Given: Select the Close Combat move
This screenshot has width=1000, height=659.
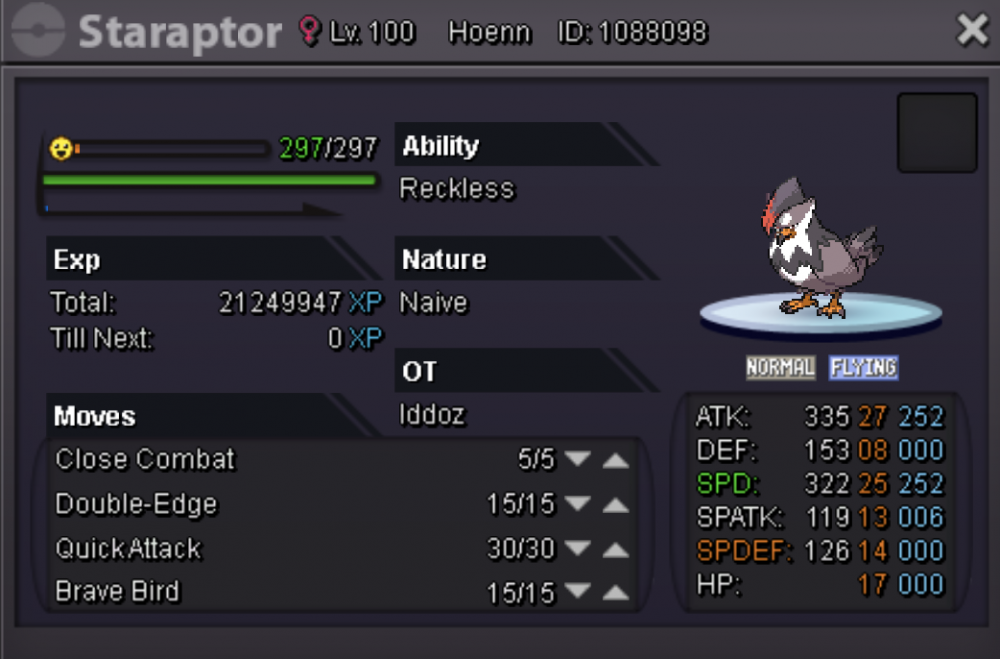Looking at the screenshot, I should pos(145,460).
